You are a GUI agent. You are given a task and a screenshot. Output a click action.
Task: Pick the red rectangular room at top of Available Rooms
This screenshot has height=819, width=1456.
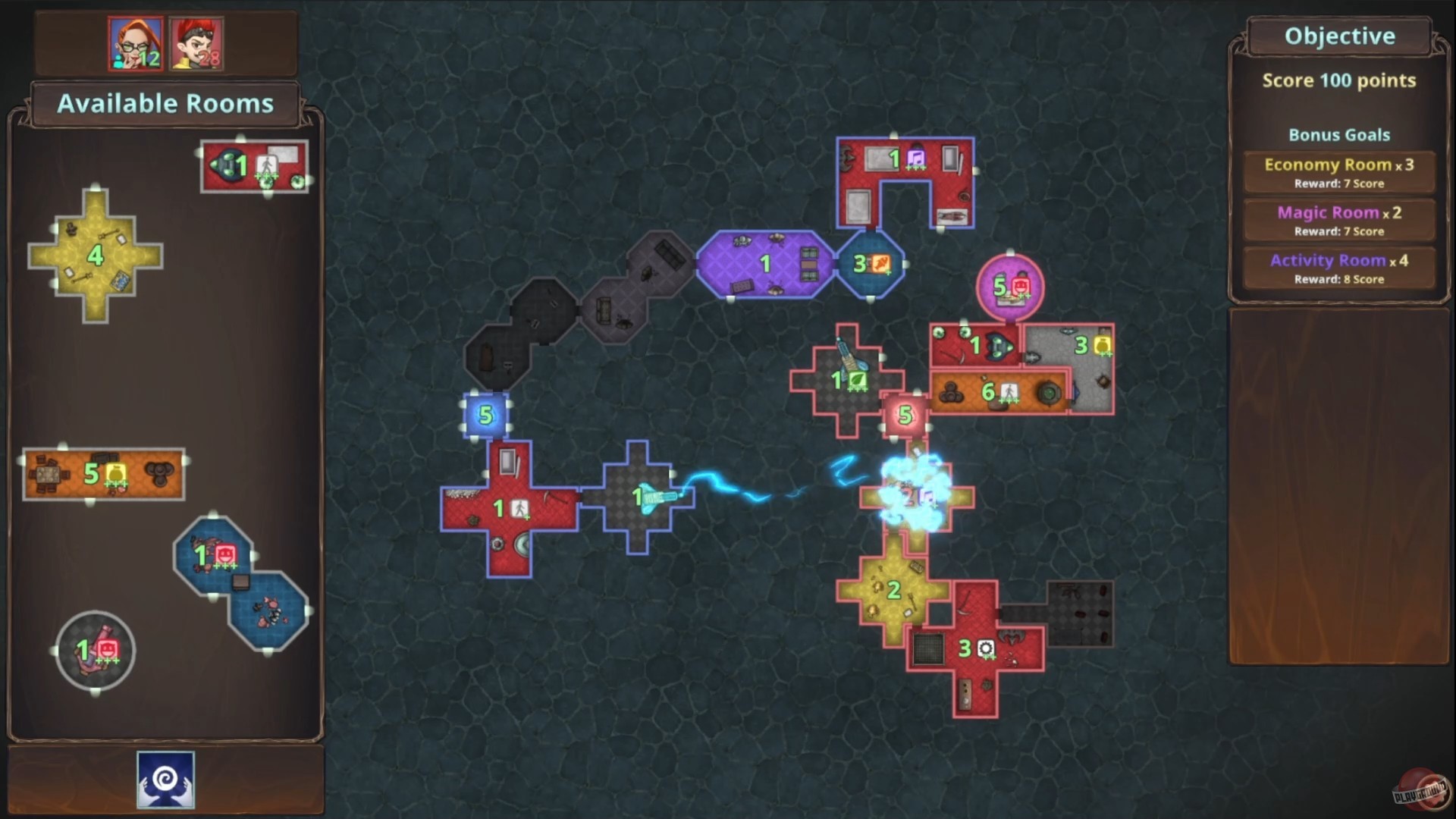(254, 165)
